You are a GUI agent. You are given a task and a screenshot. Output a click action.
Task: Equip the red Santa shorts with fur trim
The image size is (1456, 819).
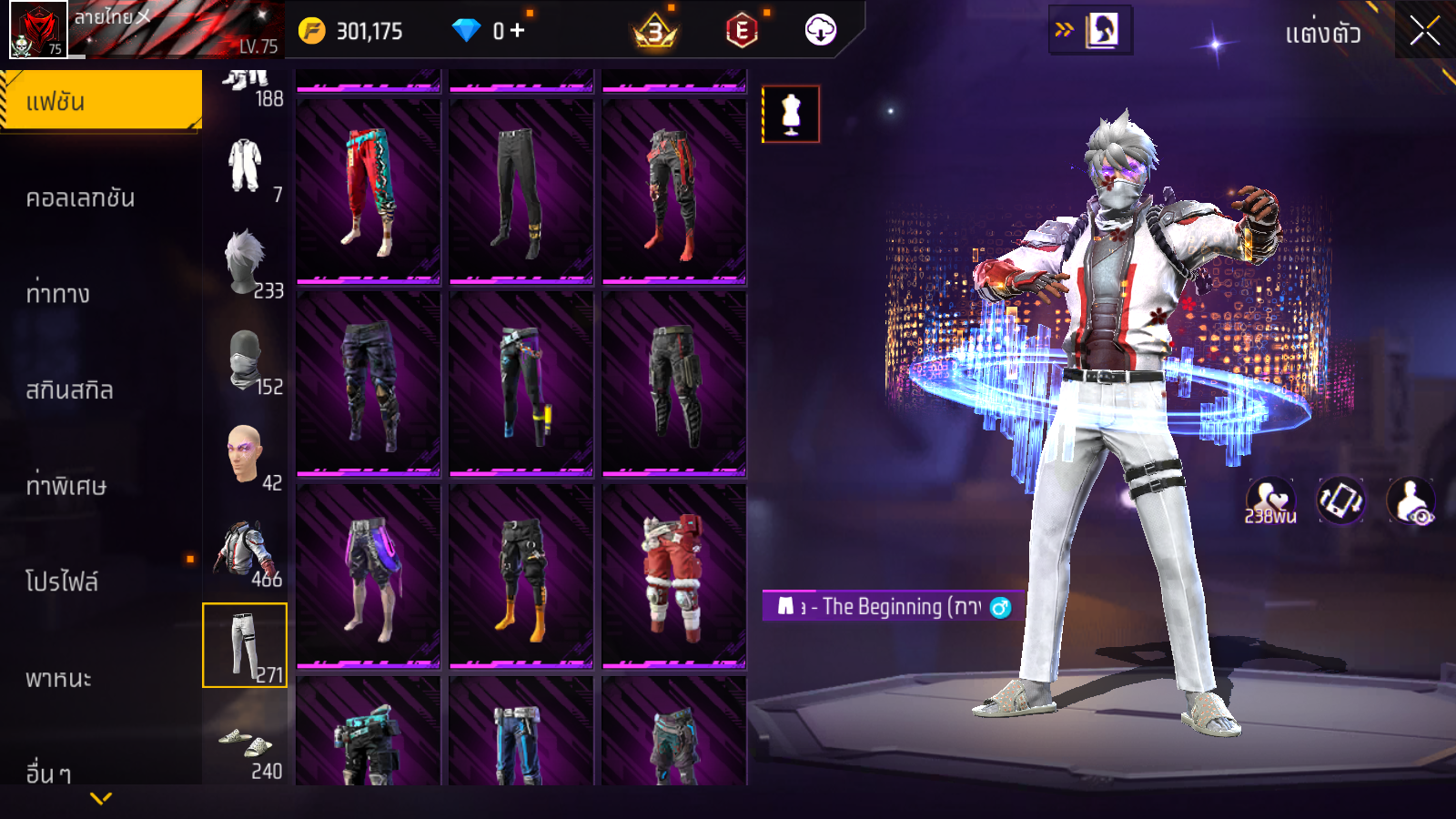674,576
